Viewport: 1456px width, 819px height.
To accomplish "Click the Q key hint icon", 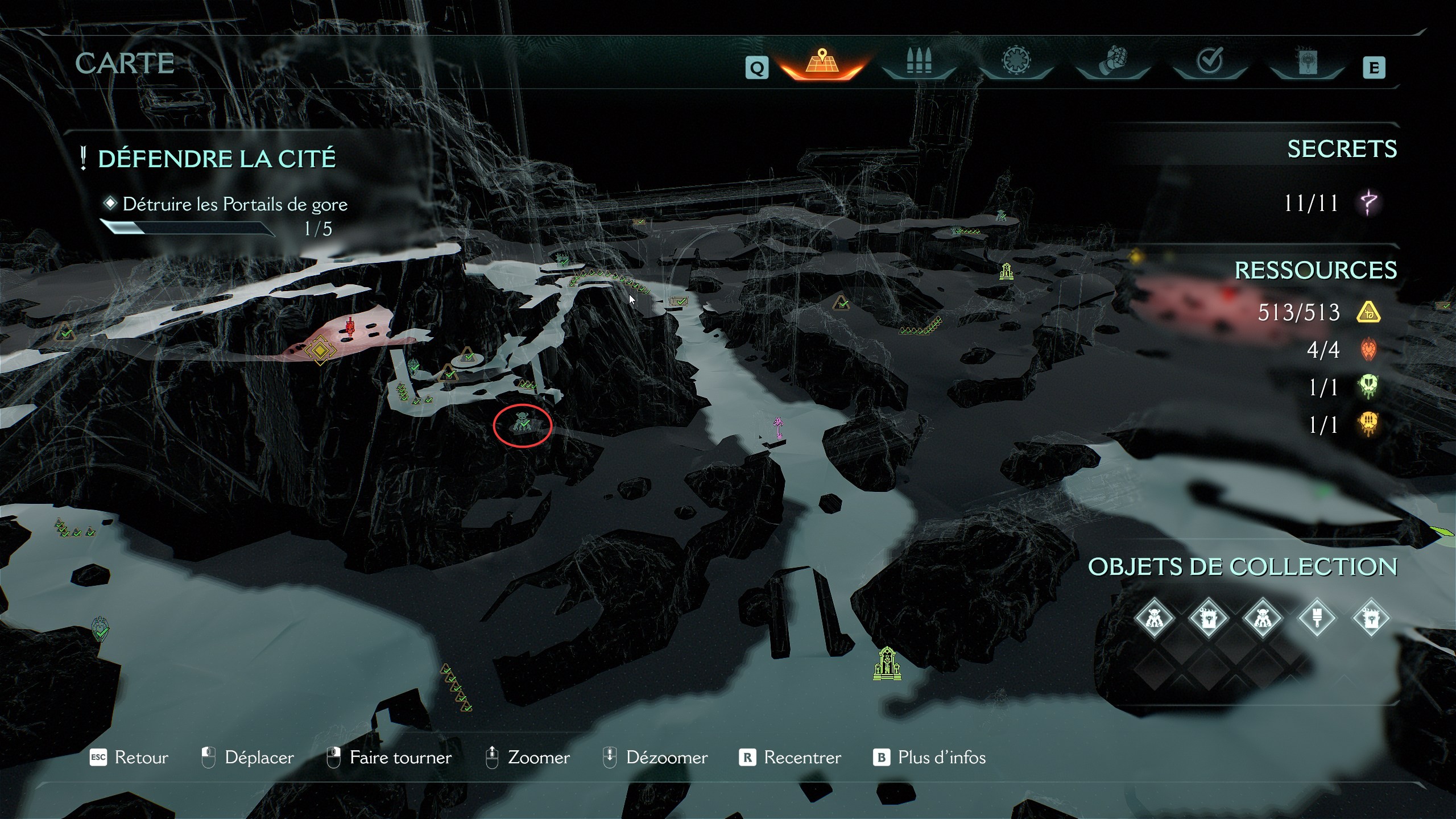I will (x=756, y=68).
